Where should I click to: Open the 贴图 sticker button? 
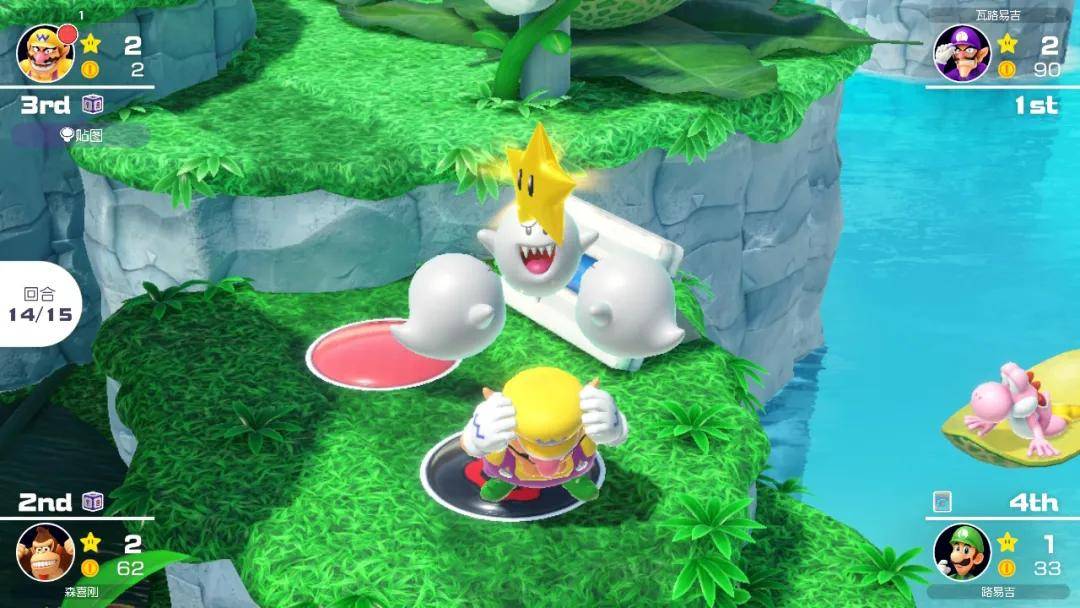pos(80,135)
